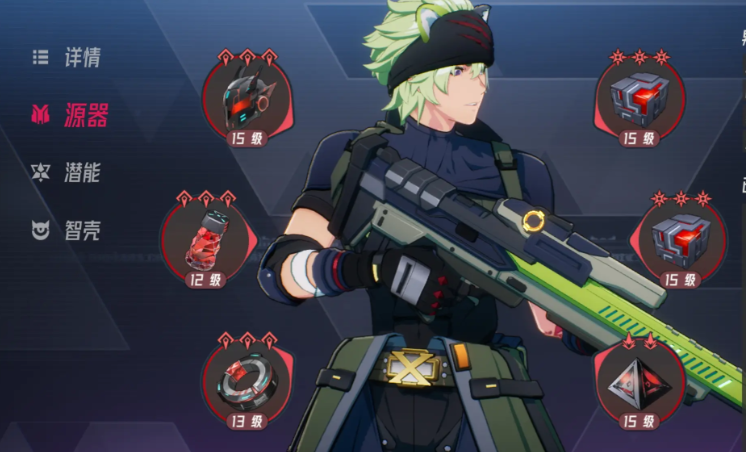Select the 源器 tab
The height and width of the screenshot is (452, 746).
coord(68,115)
